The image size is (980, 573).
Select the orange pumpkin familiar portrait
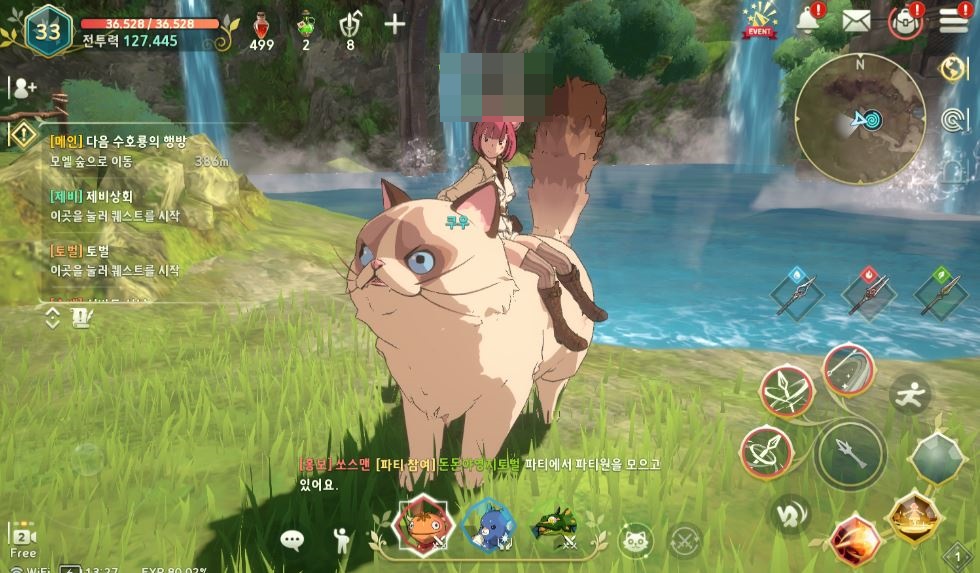click(422, 525)
